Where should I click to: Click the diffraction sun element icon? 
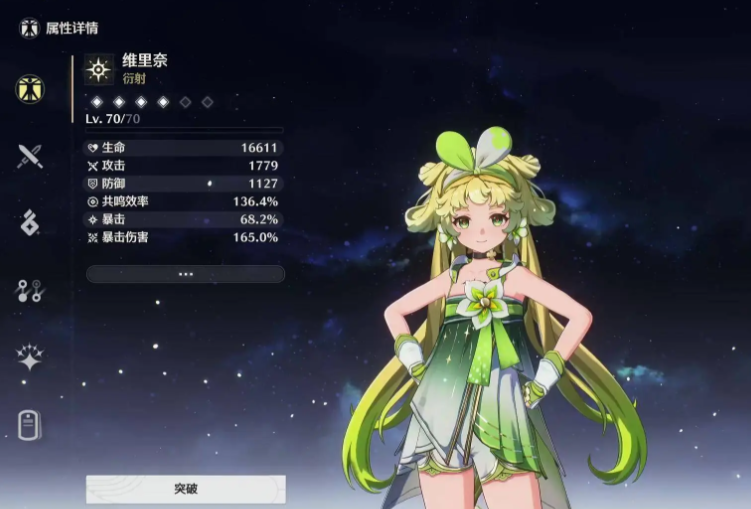(x=99, y=68)
